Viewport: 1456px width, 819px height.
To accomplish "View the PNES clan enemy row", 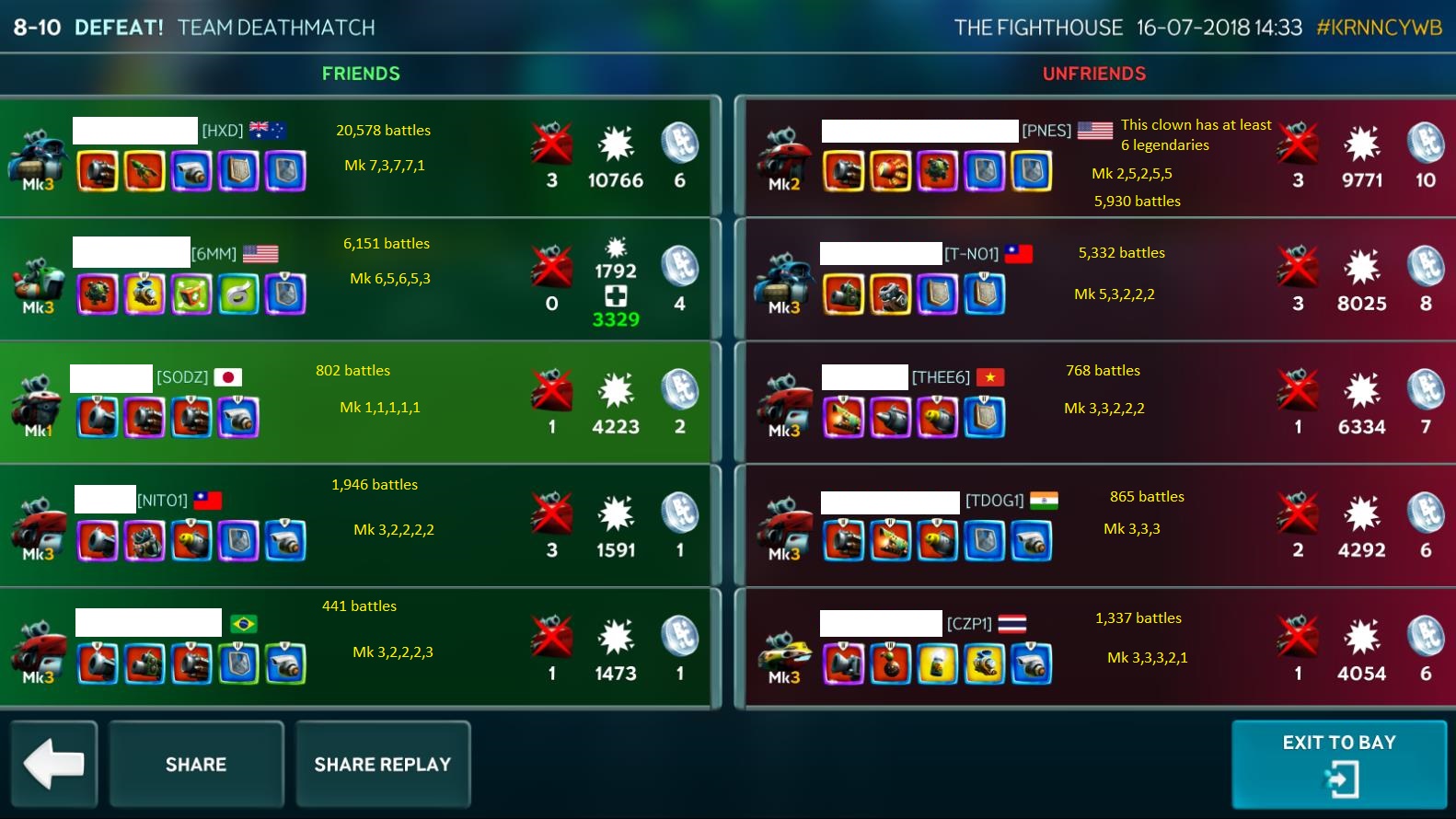I will click(1095, 156).
